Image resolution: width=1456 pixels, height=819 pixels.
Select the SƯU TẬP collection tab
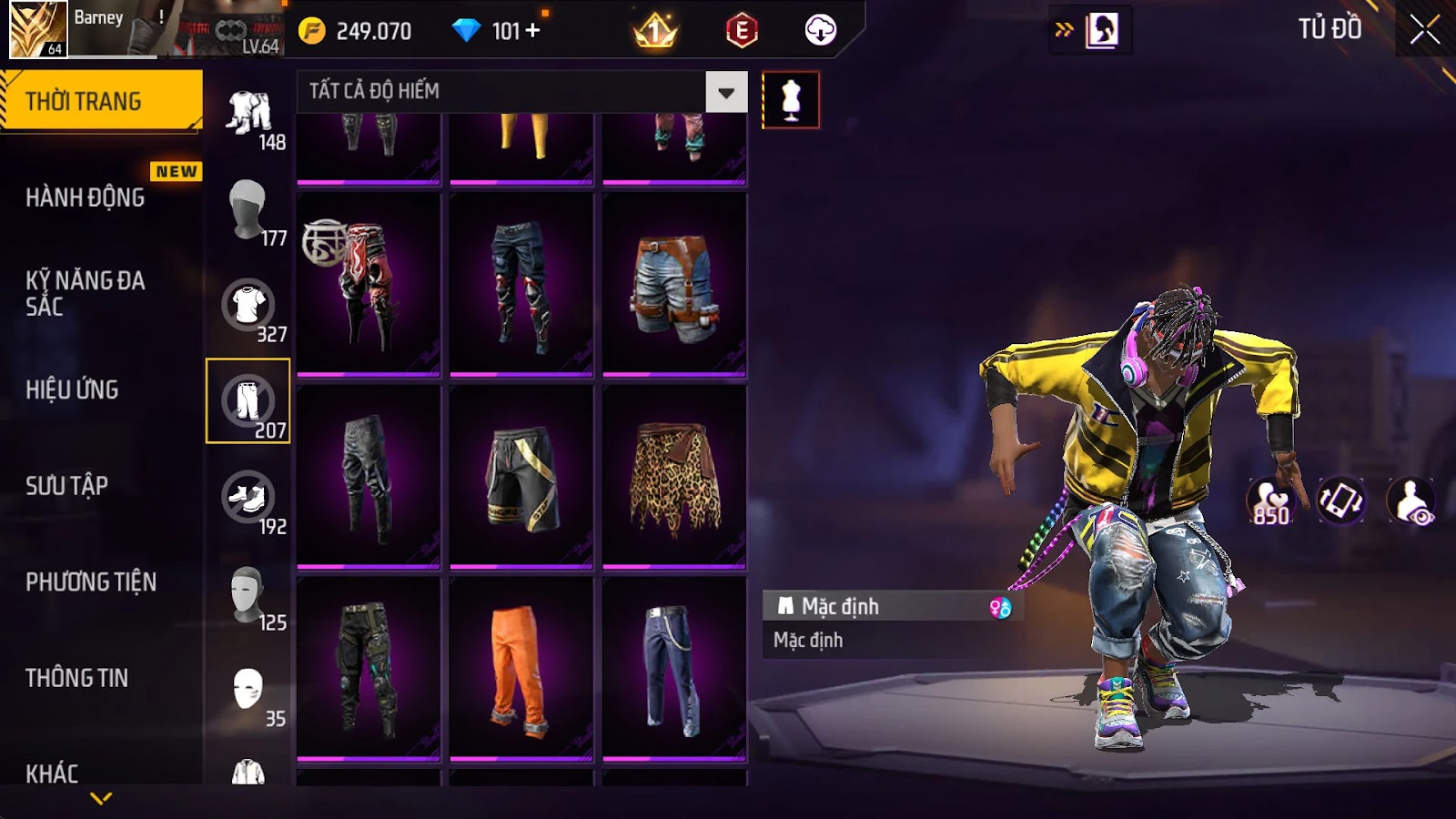[66, 486]
